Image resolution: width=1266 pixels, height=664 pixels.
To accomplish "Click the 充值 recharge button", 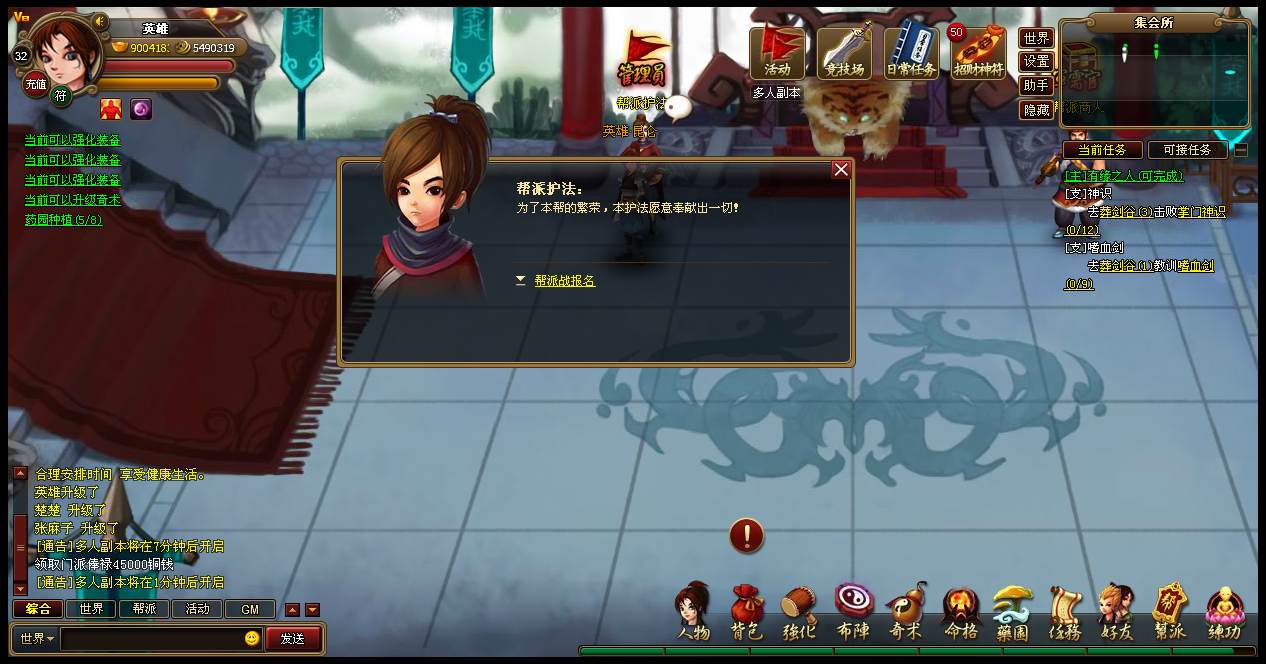I will click(36, 85).
